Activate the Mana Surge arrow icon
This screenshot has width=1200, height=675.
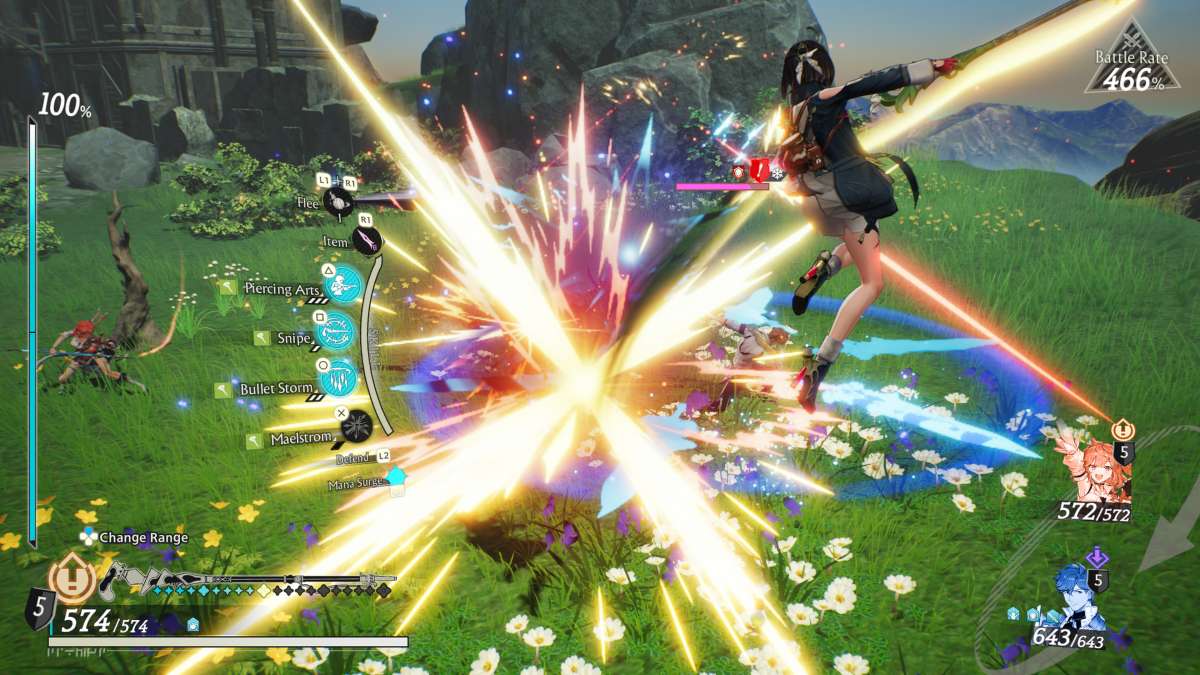[397, 480]
